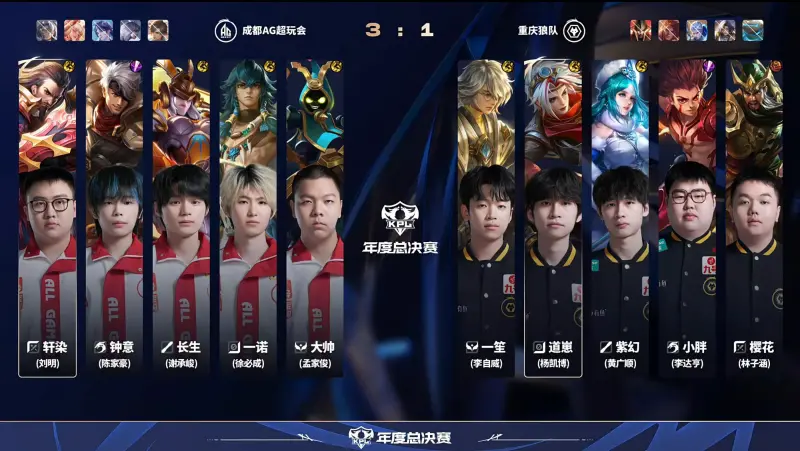Choose the 一笙 player card
Viewport: 800px width, 451px height.
coord(486,218)
